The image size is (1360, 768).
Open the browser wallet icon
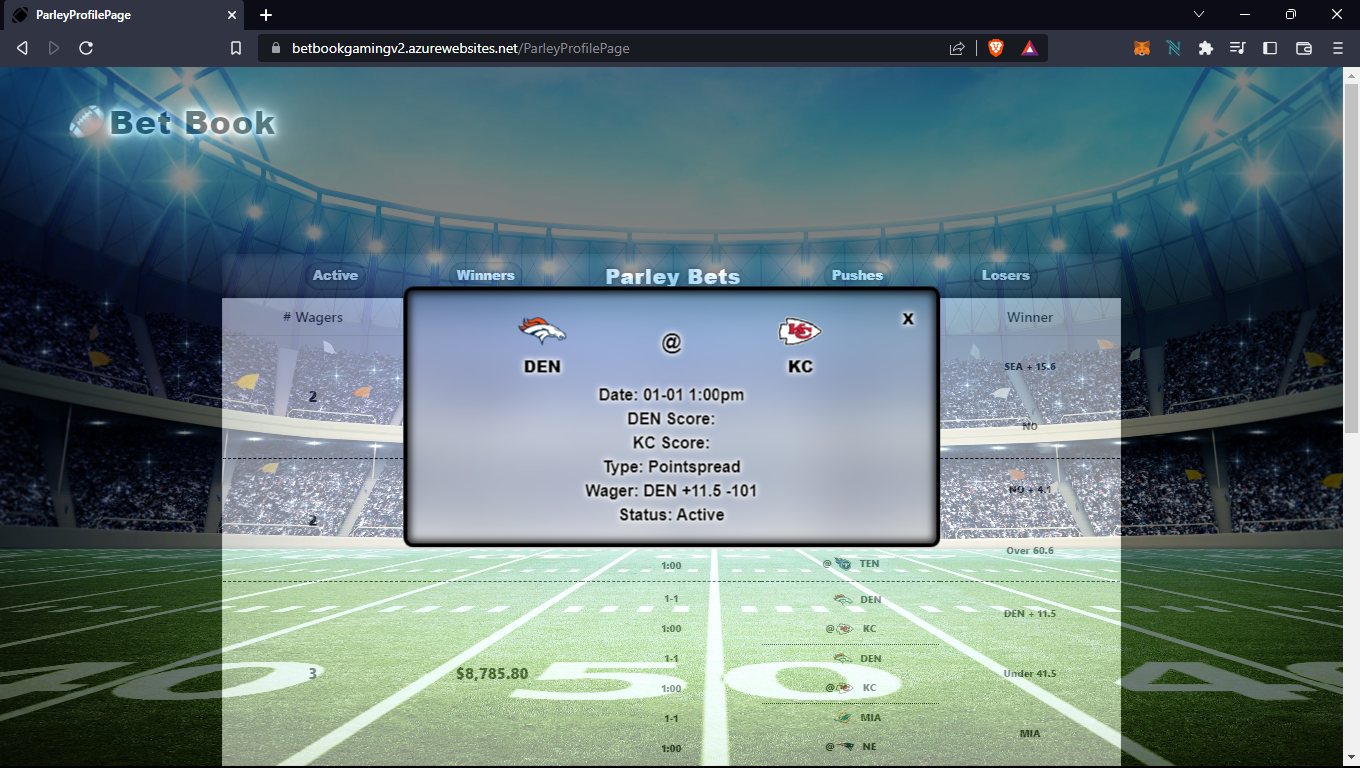click(1302, 47)
